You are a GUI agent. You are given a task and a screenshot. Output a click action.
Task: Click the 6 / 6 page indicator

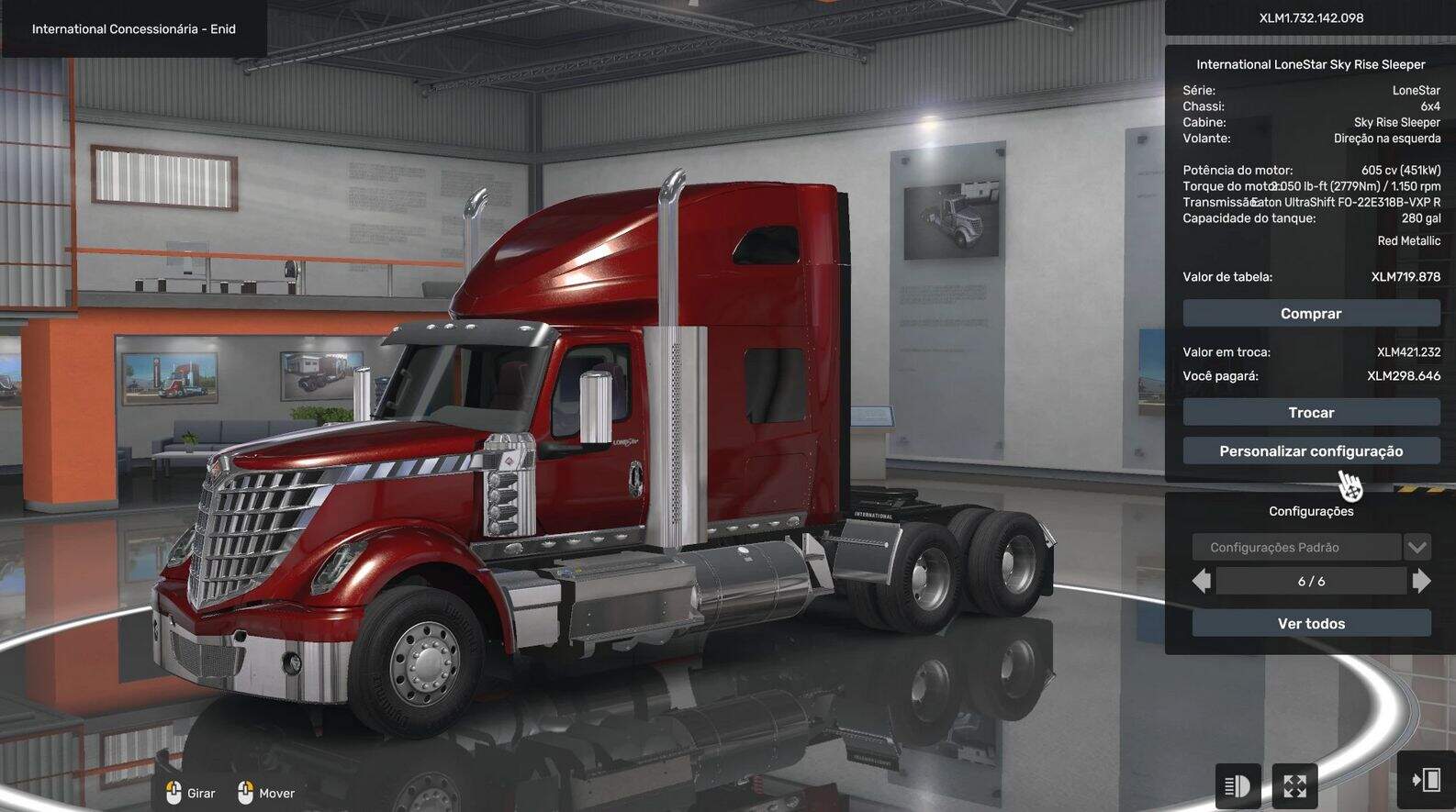(1311, 580)
